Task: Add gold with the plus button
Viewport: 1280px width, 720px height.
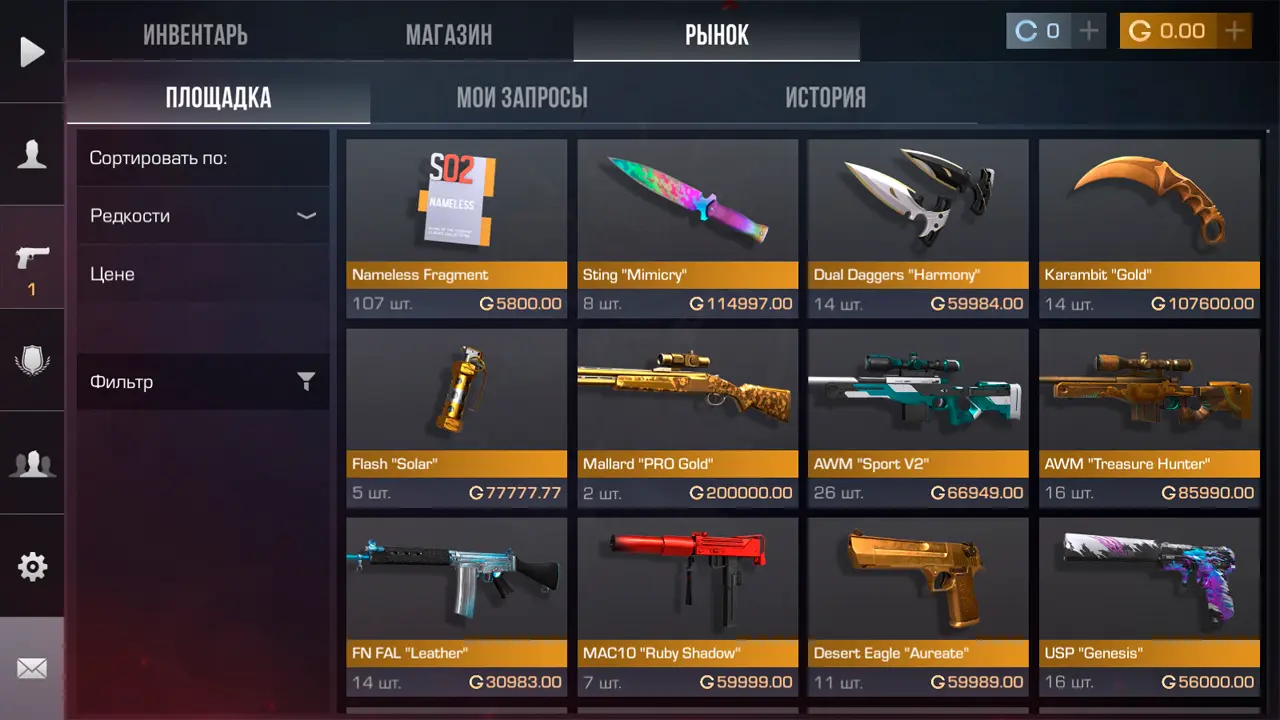Action: [x=1235, y=31]
